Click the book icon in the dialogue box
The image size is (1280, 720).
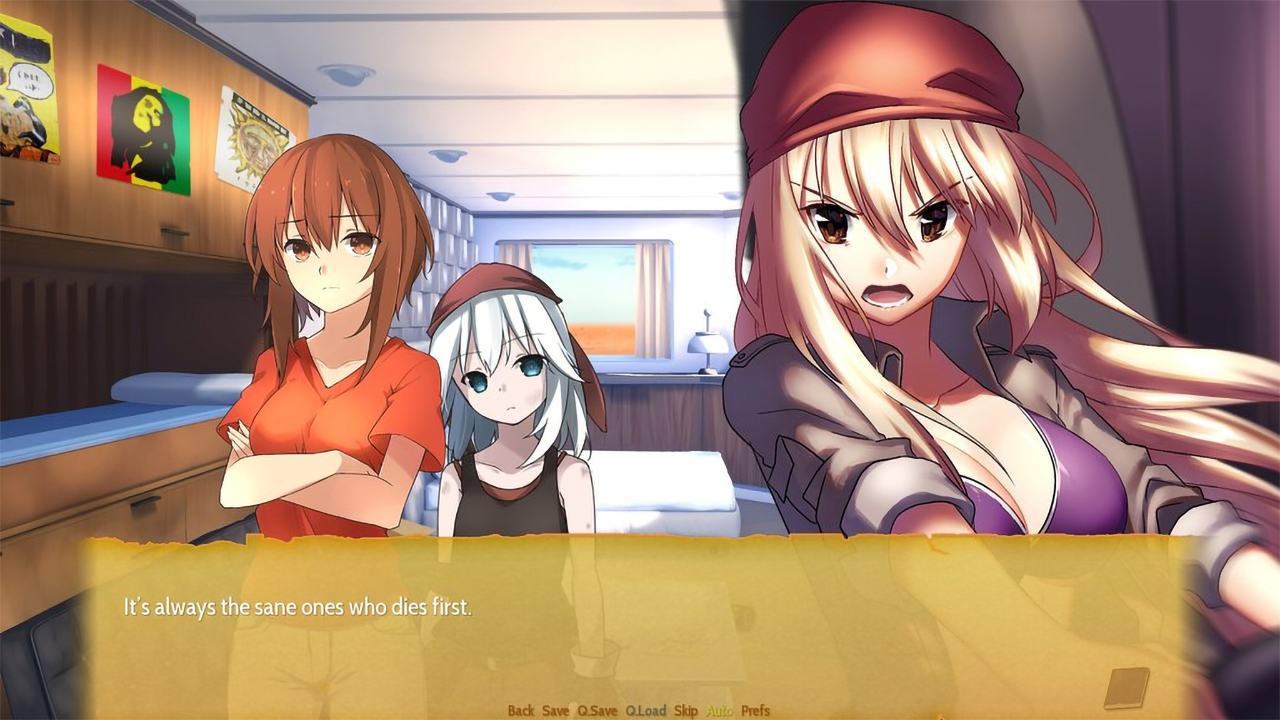pyautogui.click(x=1126, y=687)
